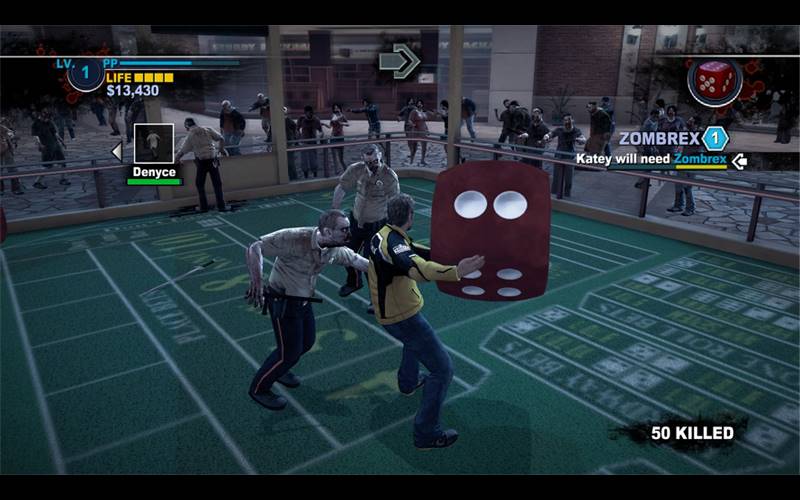This screenshot has height=500, width=800.
Task: Click the arrow beside Denyce's portrait
Action: tap(117, 151)
